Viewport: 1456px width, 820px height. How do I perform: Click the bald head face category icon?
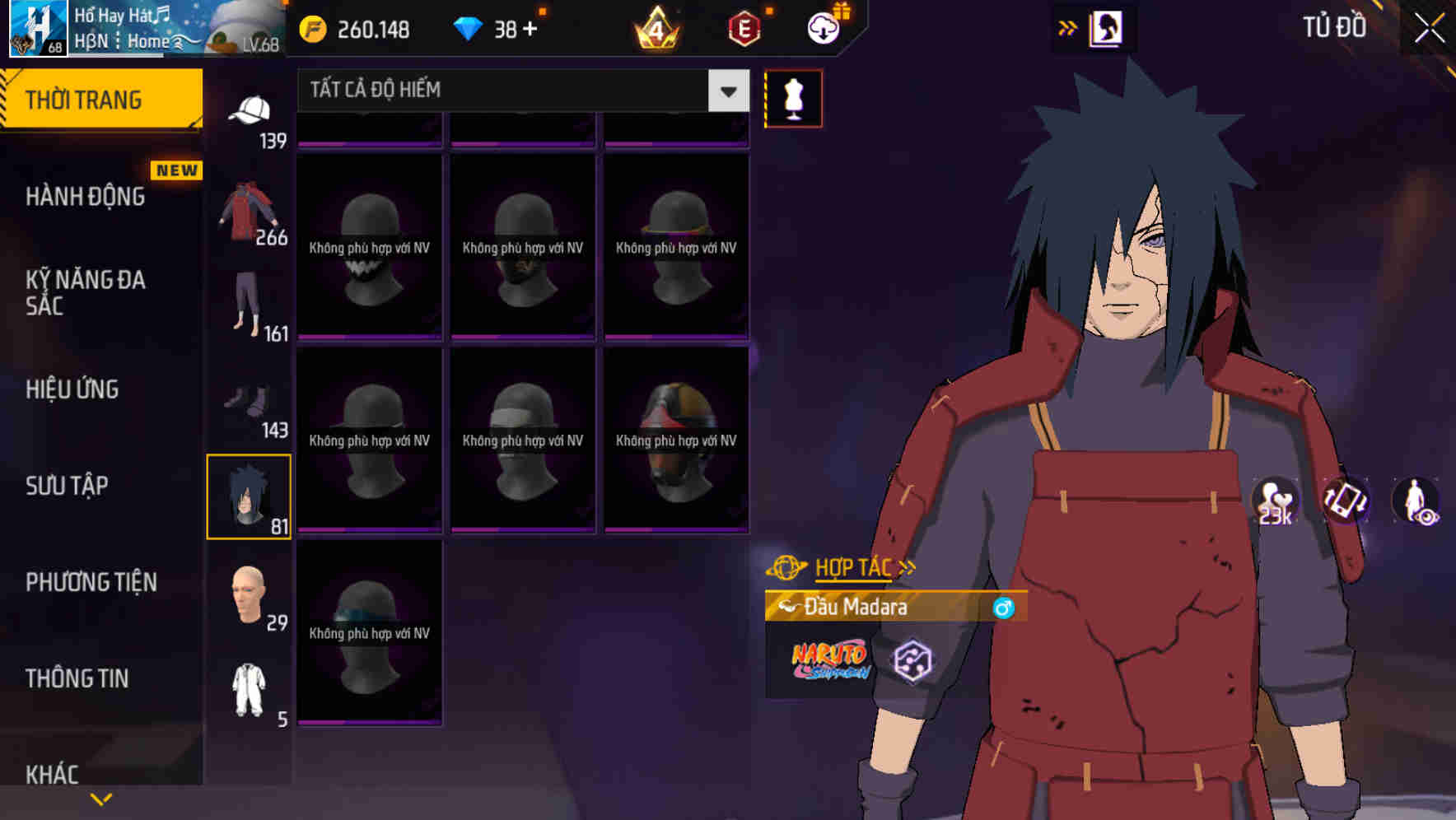click(247, 593)
